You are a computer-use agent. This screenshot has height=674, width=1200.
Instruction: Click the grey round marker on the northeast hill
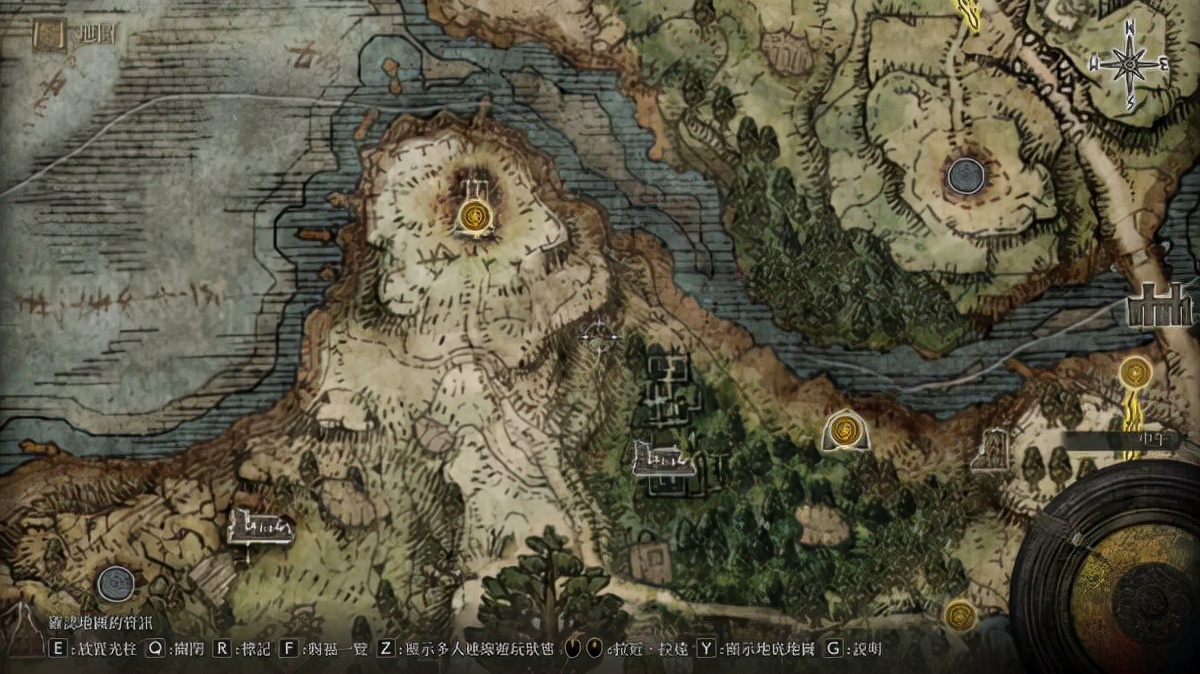click(966, 176)
